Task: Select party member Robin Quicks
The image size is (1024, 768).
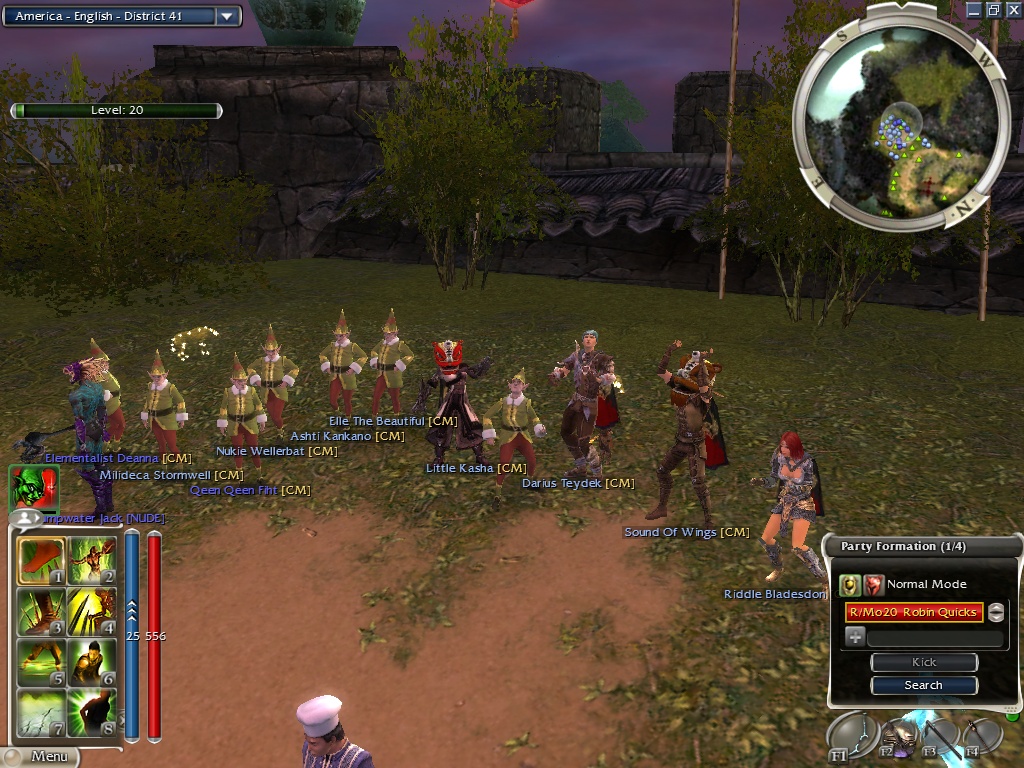Action: pos(913,612)
